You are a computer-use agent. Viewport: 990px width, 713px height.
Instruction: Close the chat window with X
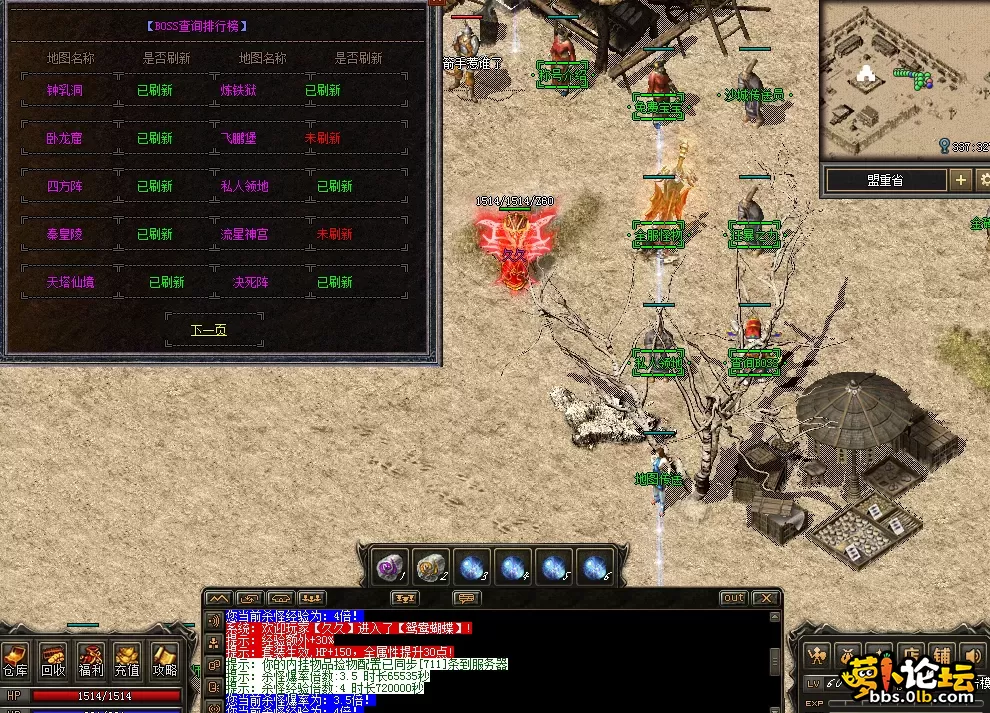coord(766,598)
